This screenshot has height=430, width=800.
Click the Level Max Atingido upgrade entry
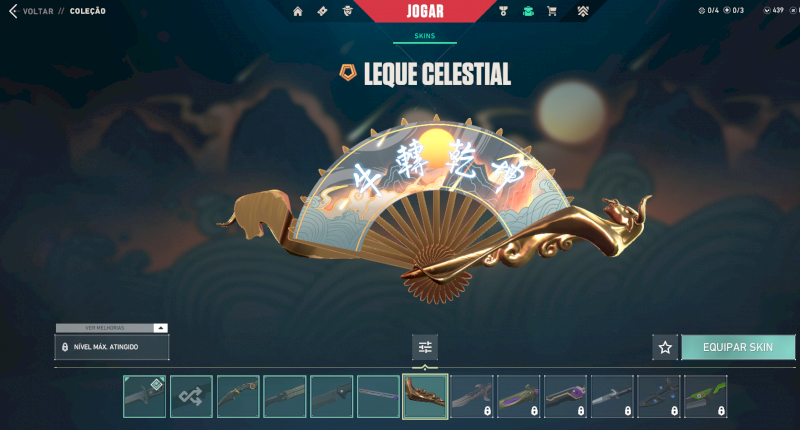pos(111,347)
